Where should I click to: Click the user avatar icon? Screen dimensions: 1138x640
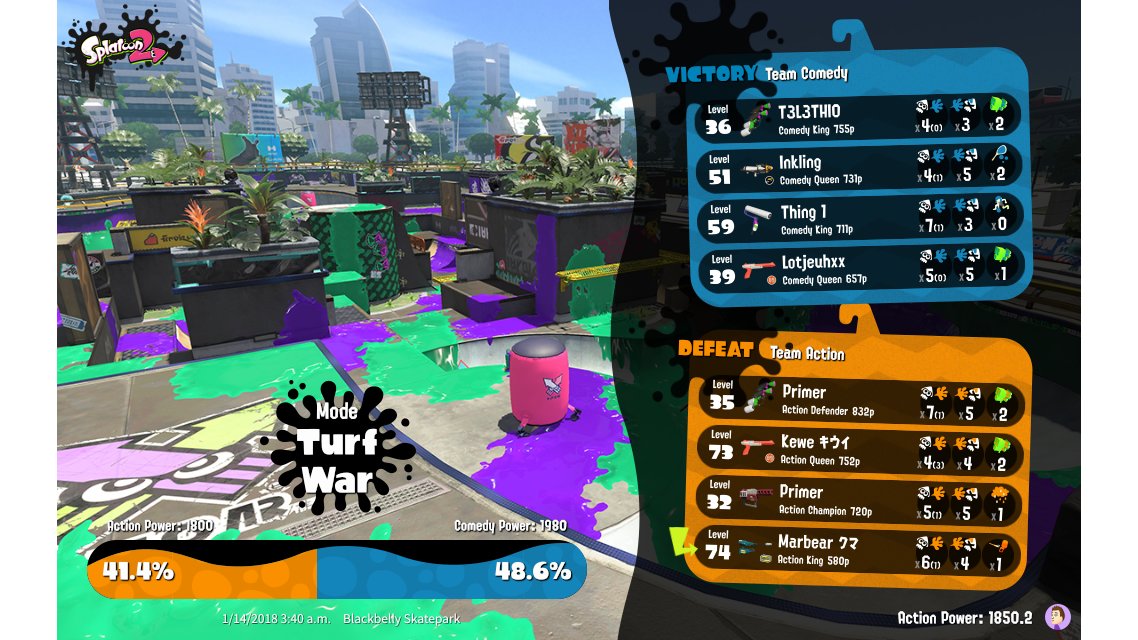(1057, 617)
